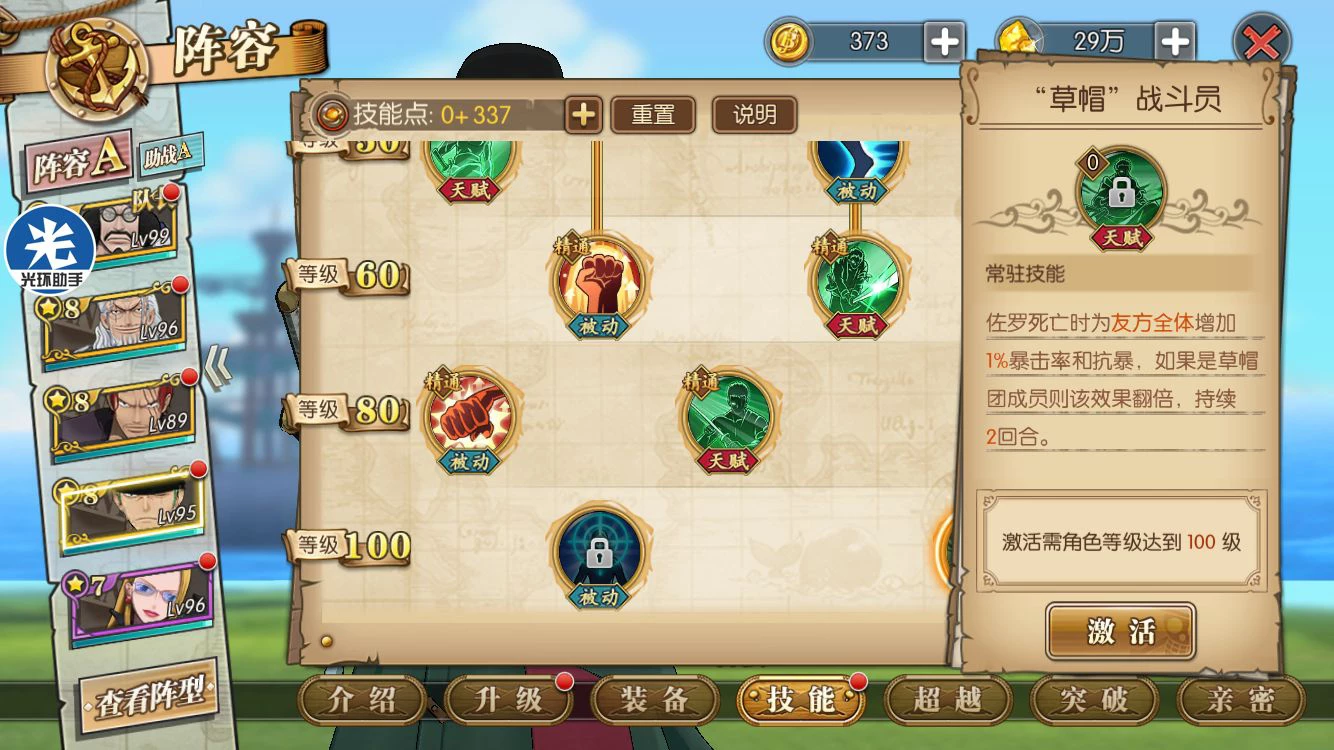Add skill points using the plus button
This screenshot has height=750, width=1334.
coord(583,115)
